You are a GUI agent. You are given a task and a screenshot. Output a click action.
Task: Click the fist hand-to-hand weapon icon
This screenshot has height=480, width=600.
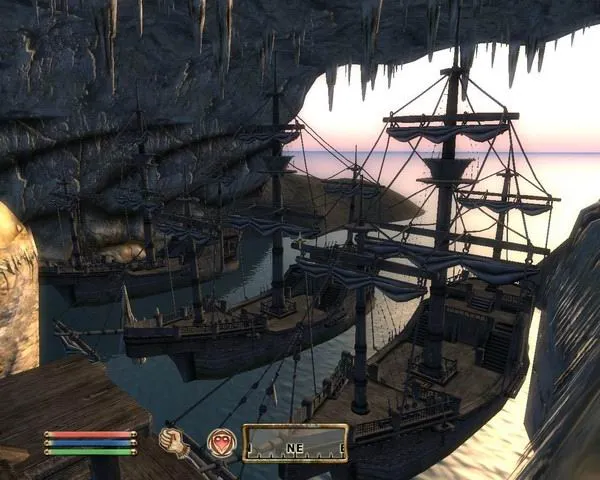pyautogui.click(x=174, y=442)
